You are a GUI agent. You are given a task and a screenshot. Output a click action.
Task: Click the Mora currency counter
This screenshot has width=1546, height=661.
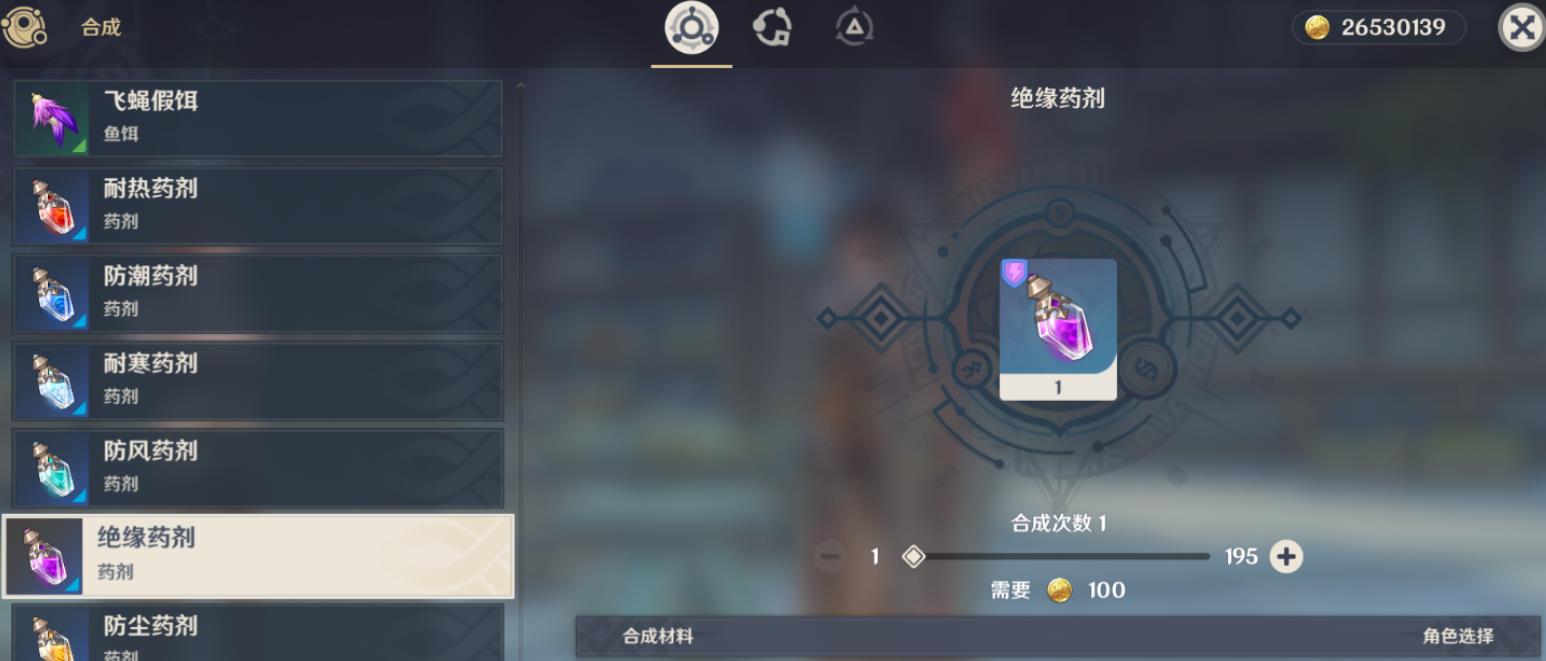coord(1378,28)
